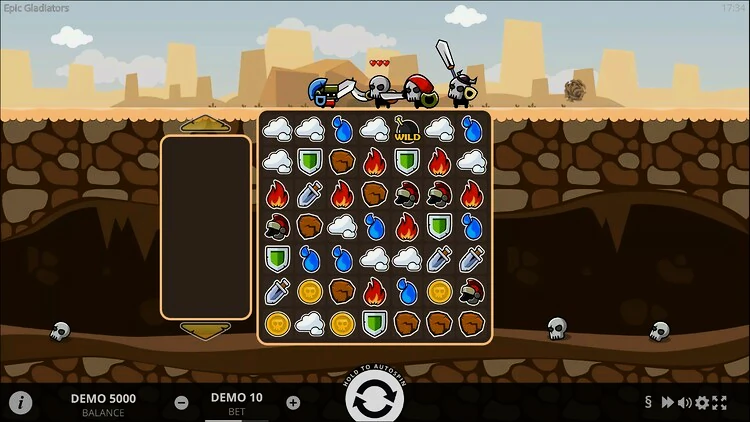Click the WILD bomb tile

point(407,128)
